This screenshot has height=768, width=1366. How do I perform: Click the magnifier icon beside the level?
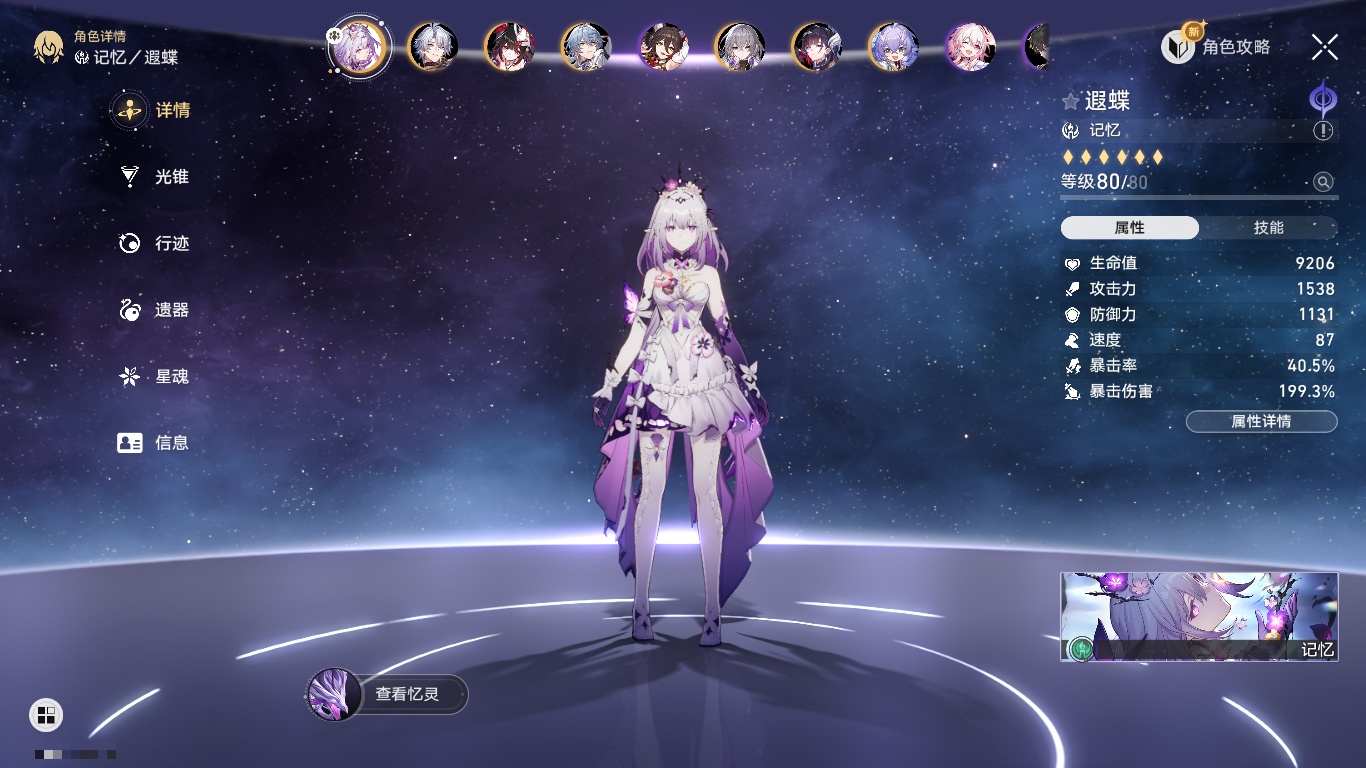(1323, 182)
